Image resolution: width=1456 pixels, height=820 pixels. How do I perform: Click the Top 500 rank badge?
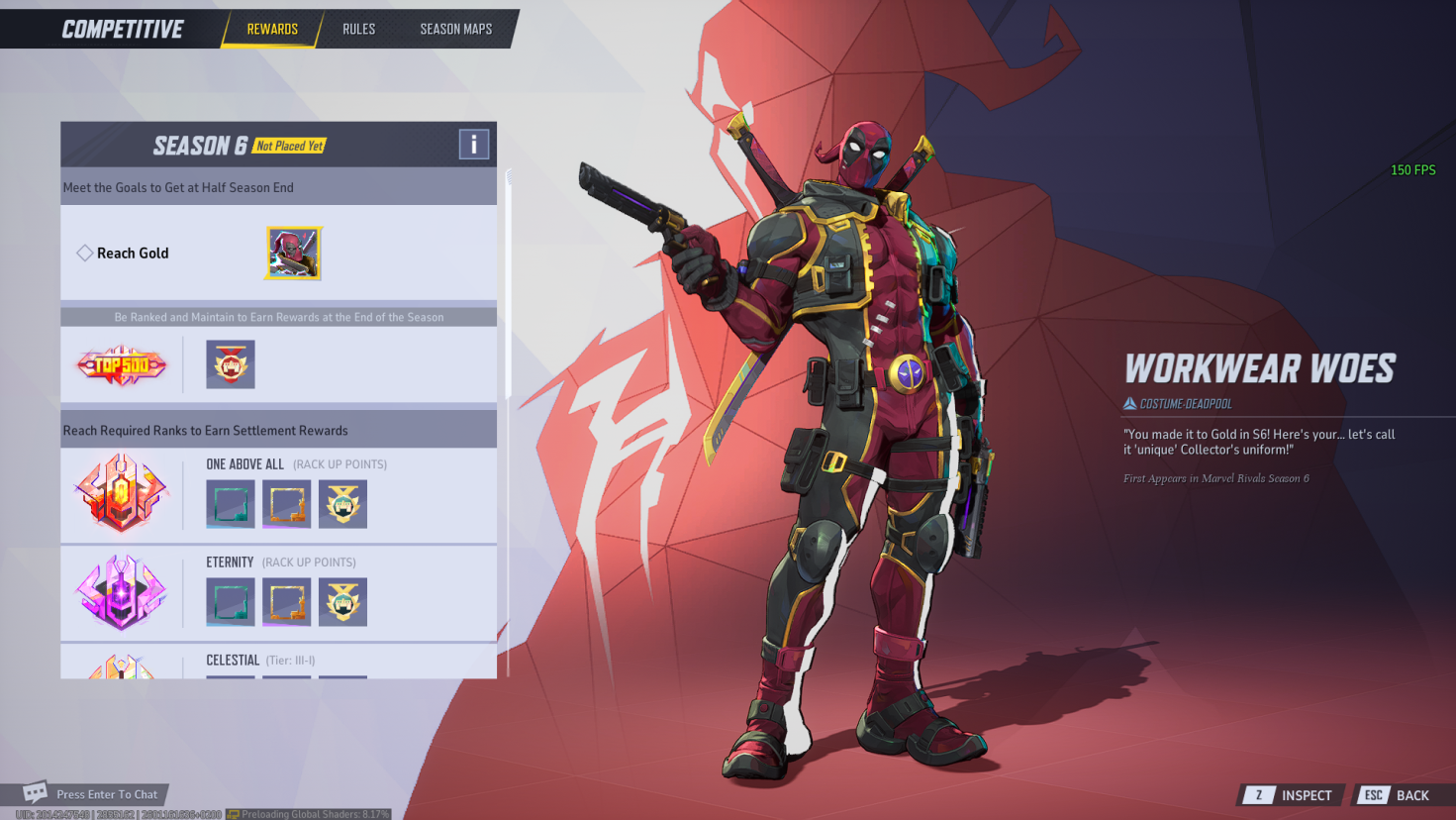point(122,365)
